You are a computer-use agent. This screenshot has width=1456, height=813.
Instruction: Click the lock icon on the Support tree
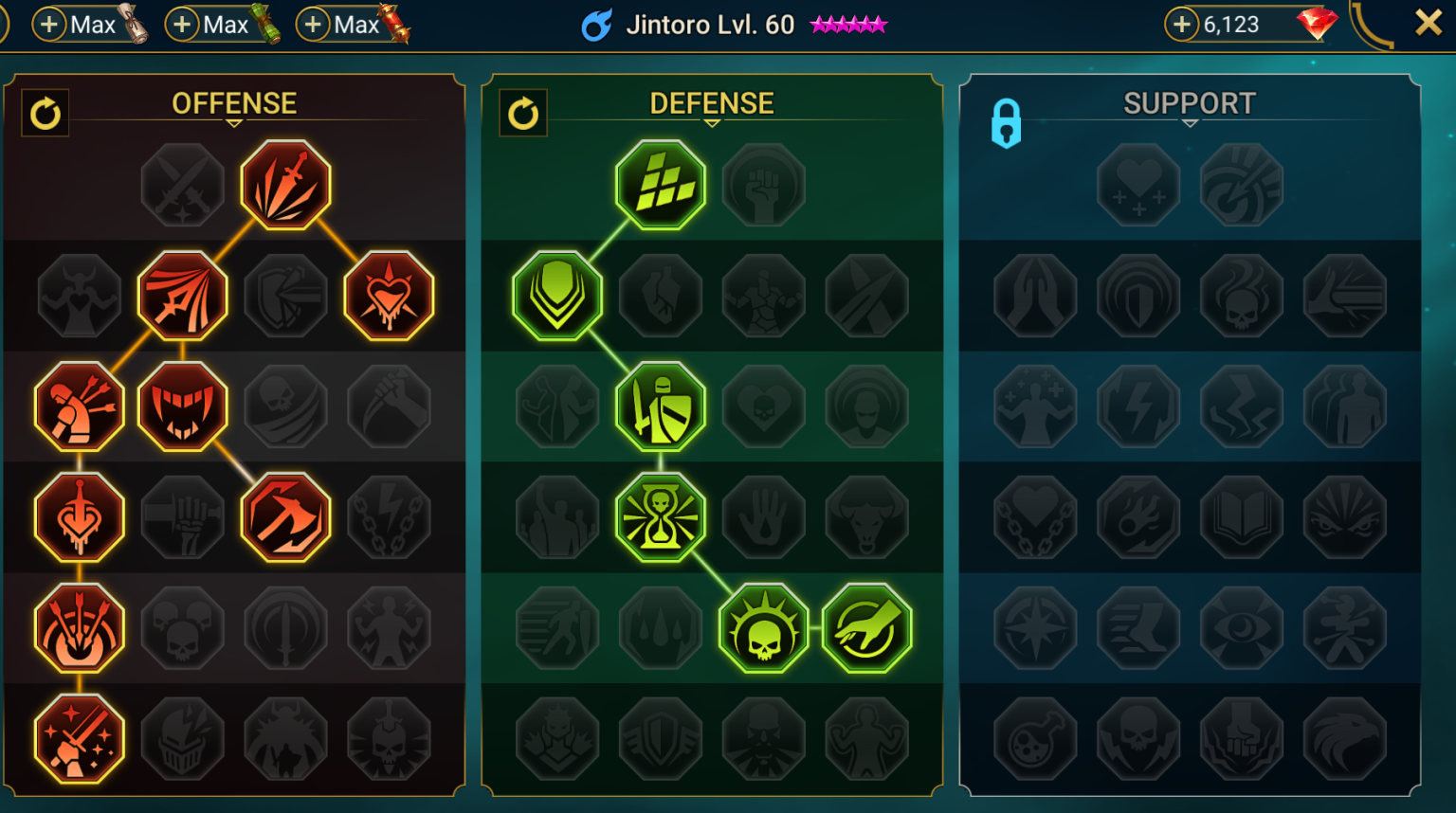point(1006,123)
